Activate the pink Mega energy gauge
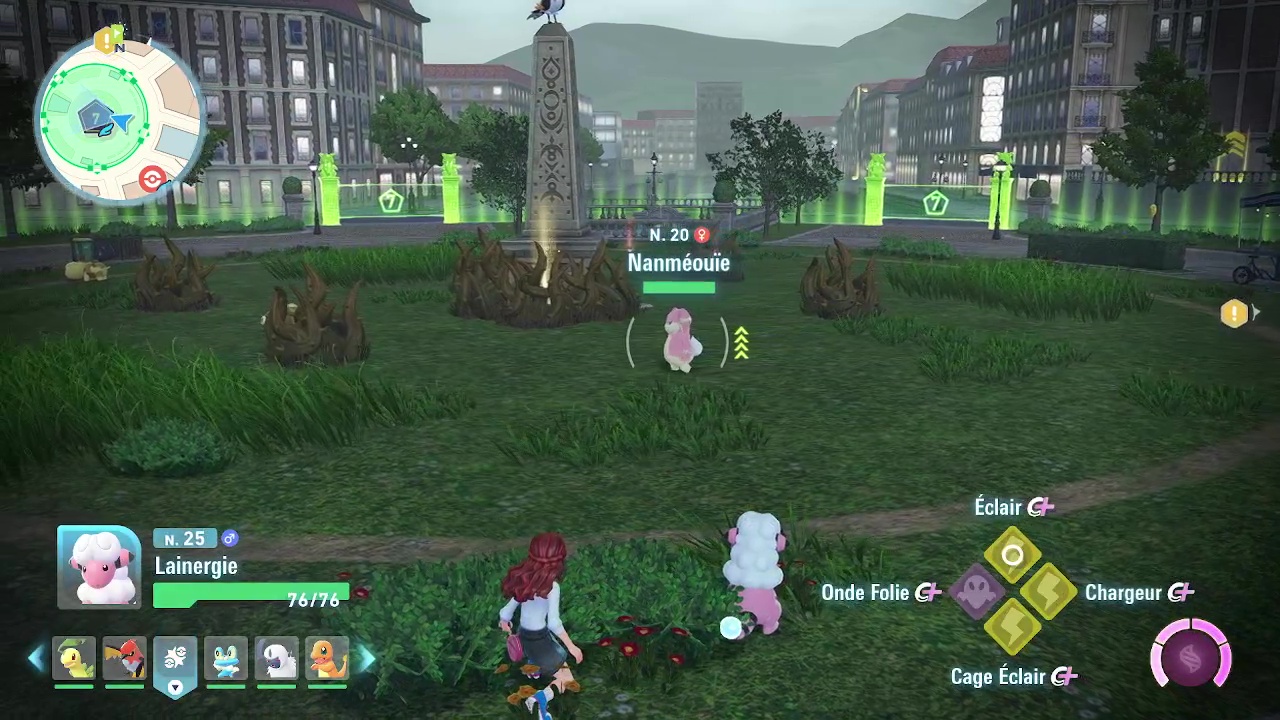The width and height of the screenshot is (1280, 720). coord(1190,655)
